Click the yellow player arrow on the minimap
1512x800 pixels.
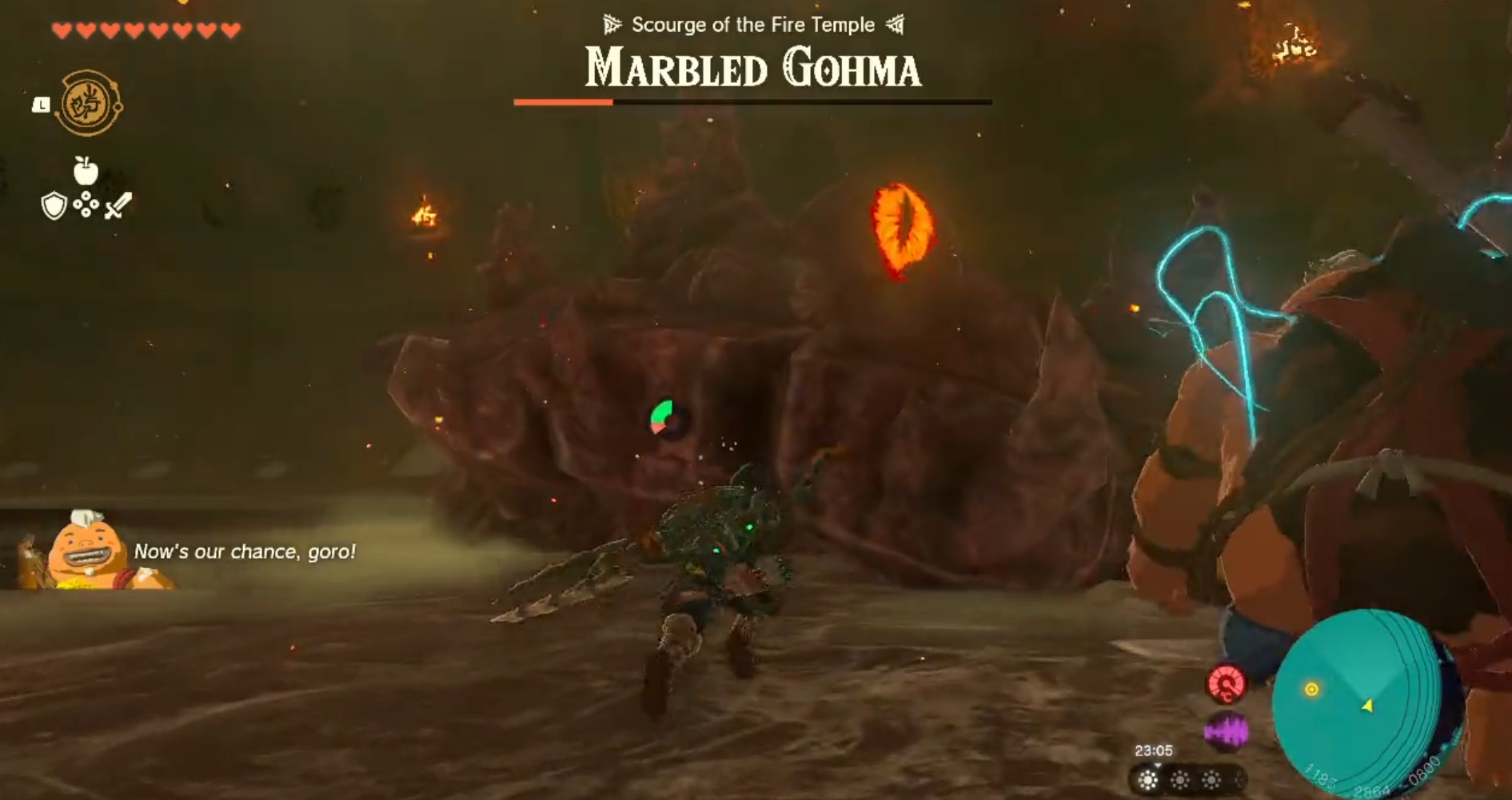[x=1370, y=706]
